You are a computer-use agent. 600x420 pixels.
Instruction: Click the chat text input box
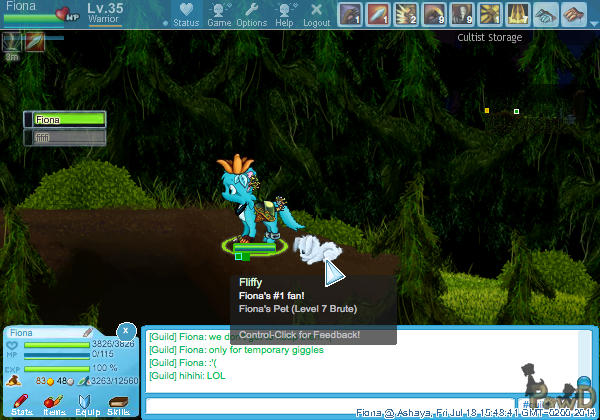[x=330, y=406]
